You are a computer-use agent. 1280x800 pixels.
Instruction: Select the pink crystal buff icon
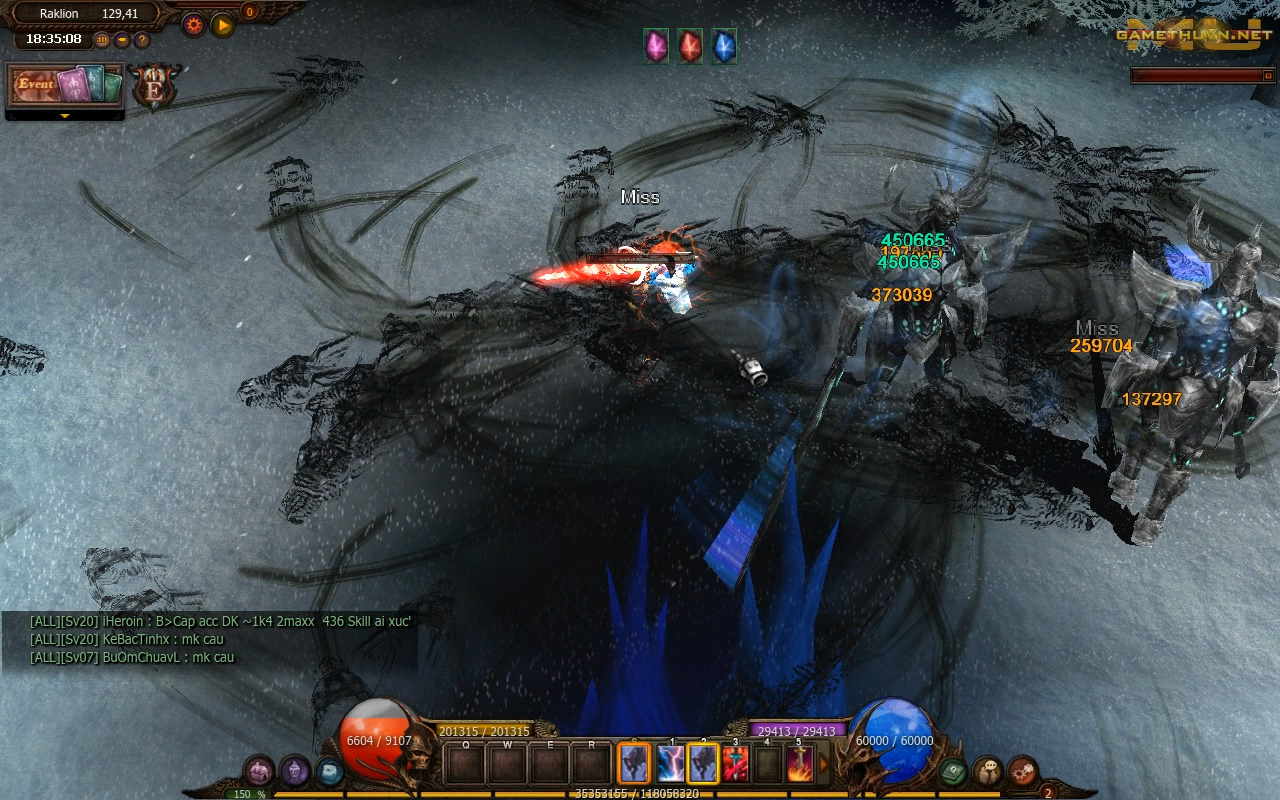pyautogui.click(x=656, y=46)
